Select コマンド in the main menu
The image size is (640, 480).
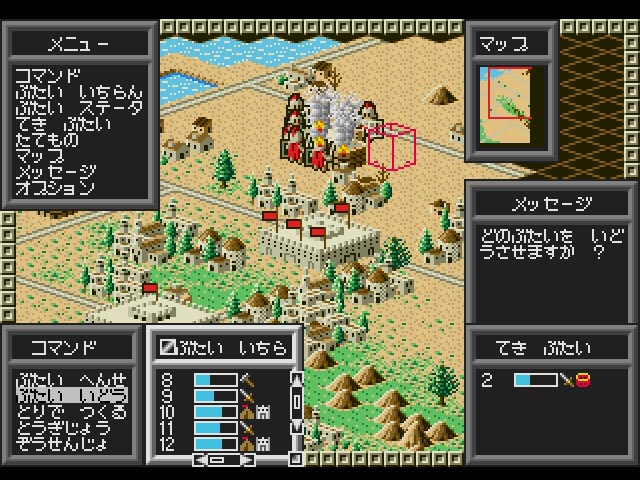pos(48,75)
